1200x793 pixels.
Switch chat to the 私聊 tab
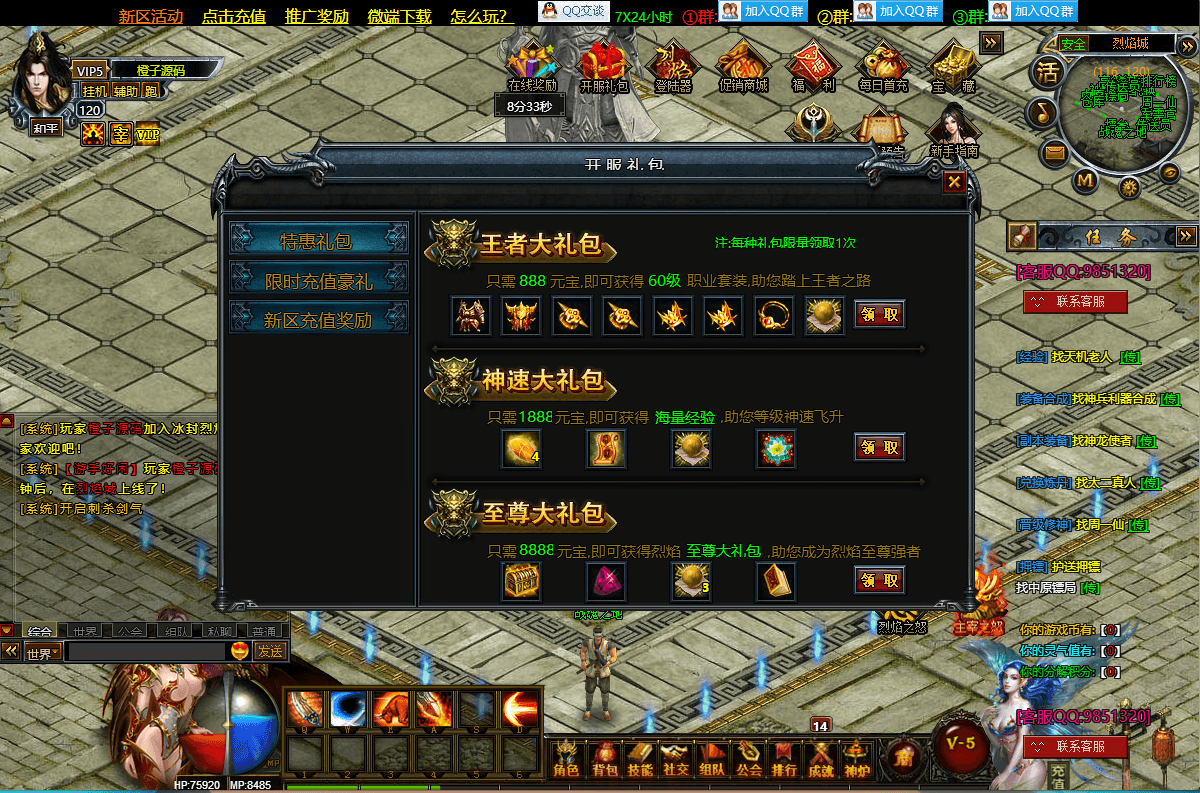click(x=220, y=632)
